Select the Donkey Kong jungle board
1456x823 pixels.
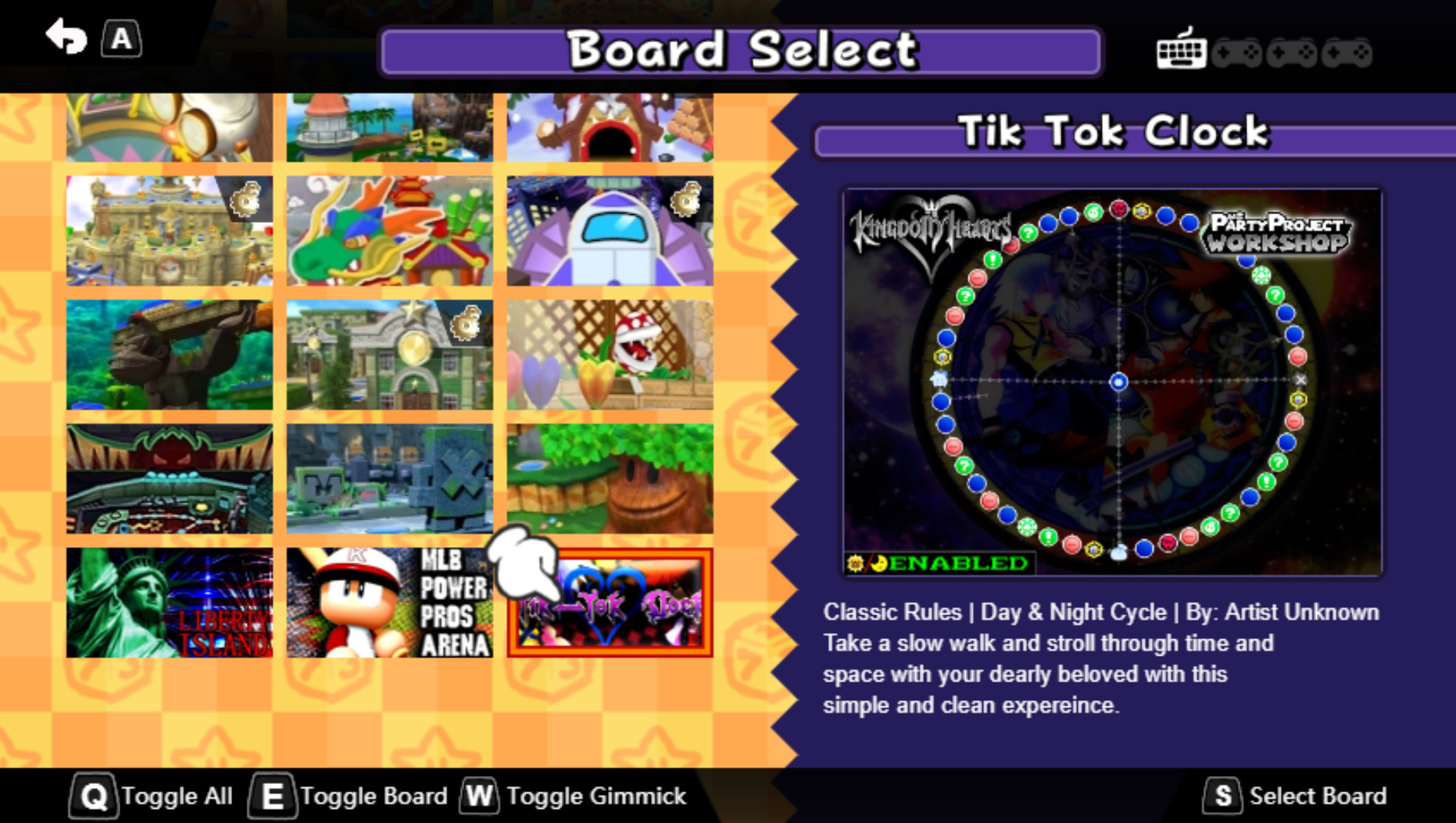point(168,352)
